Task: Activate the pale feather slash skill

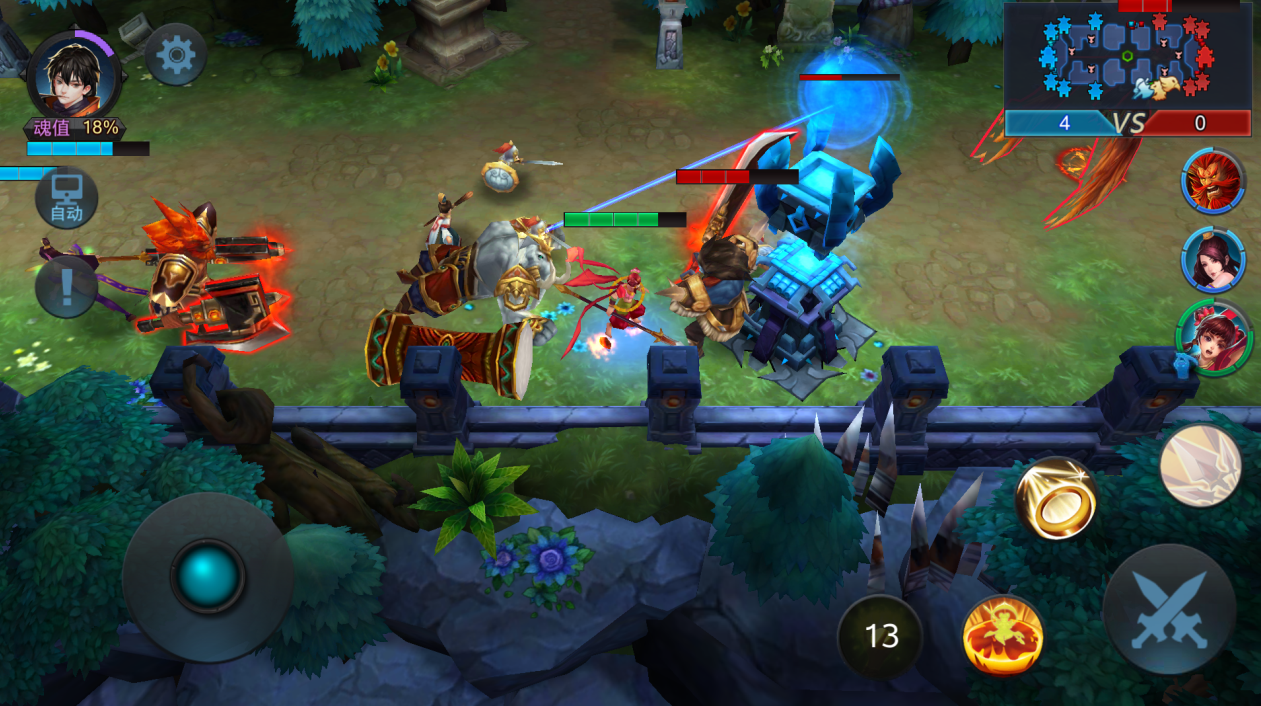Action: pos(1200,465)
